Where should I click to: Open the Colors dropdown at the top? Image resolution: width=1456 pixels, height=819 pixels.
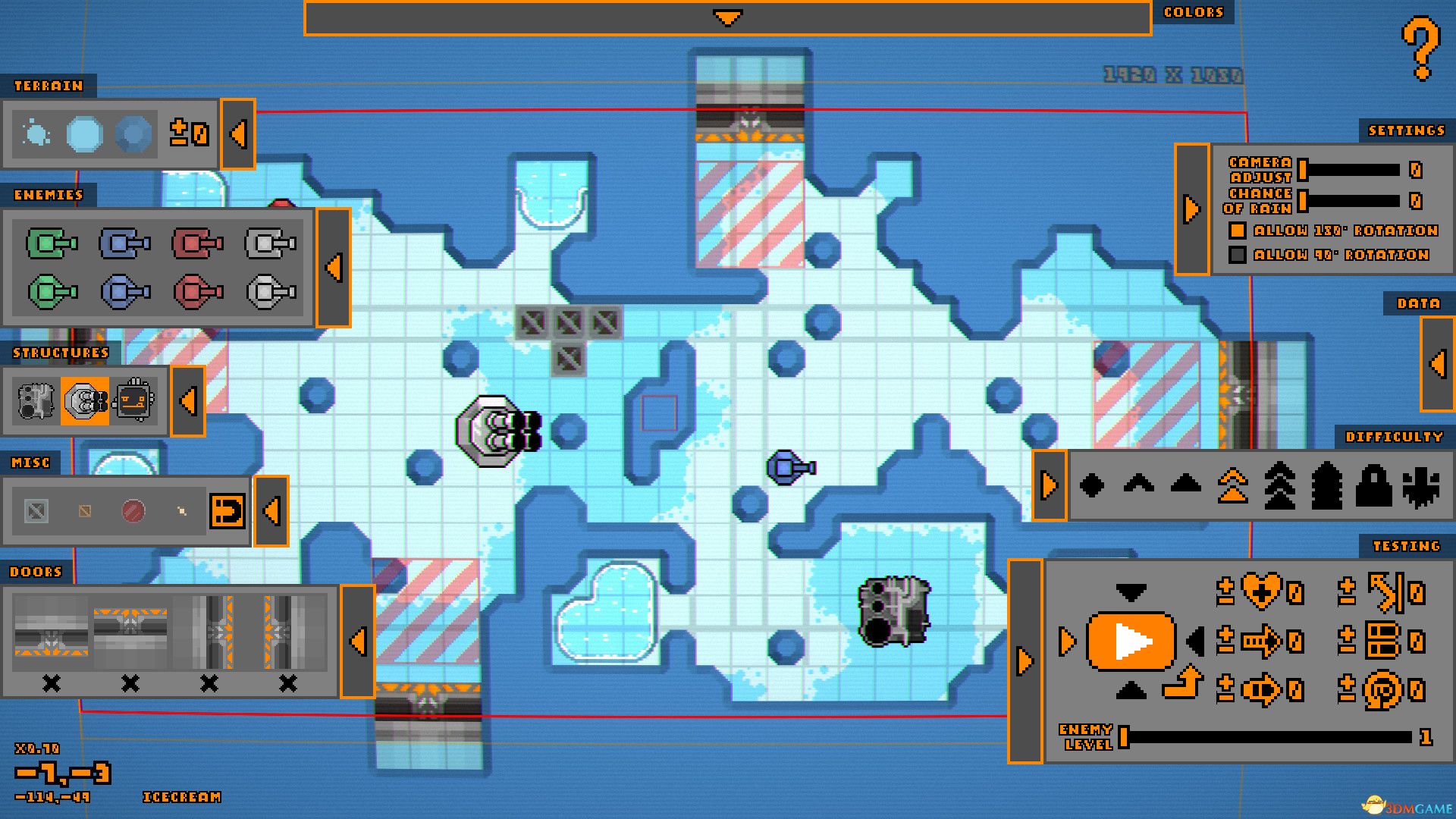pos(728,15)
